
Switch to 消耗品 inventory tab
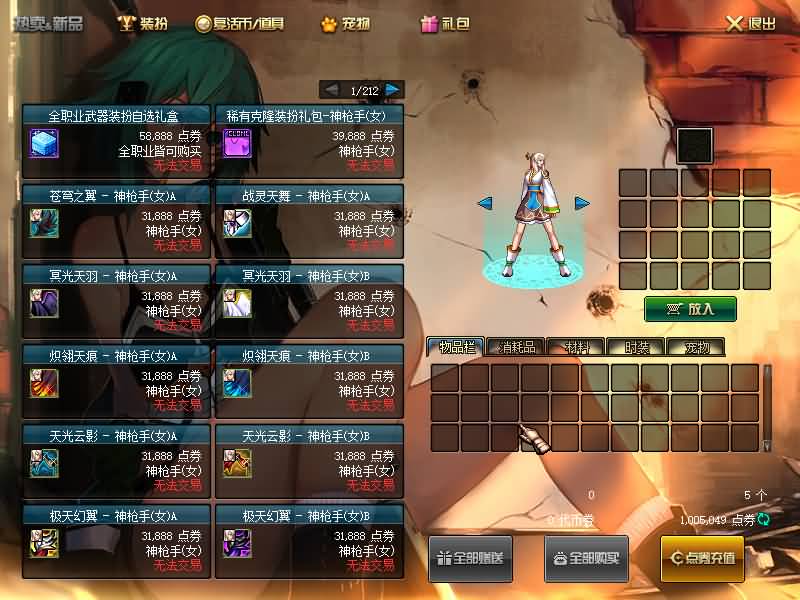pos(515,347)
